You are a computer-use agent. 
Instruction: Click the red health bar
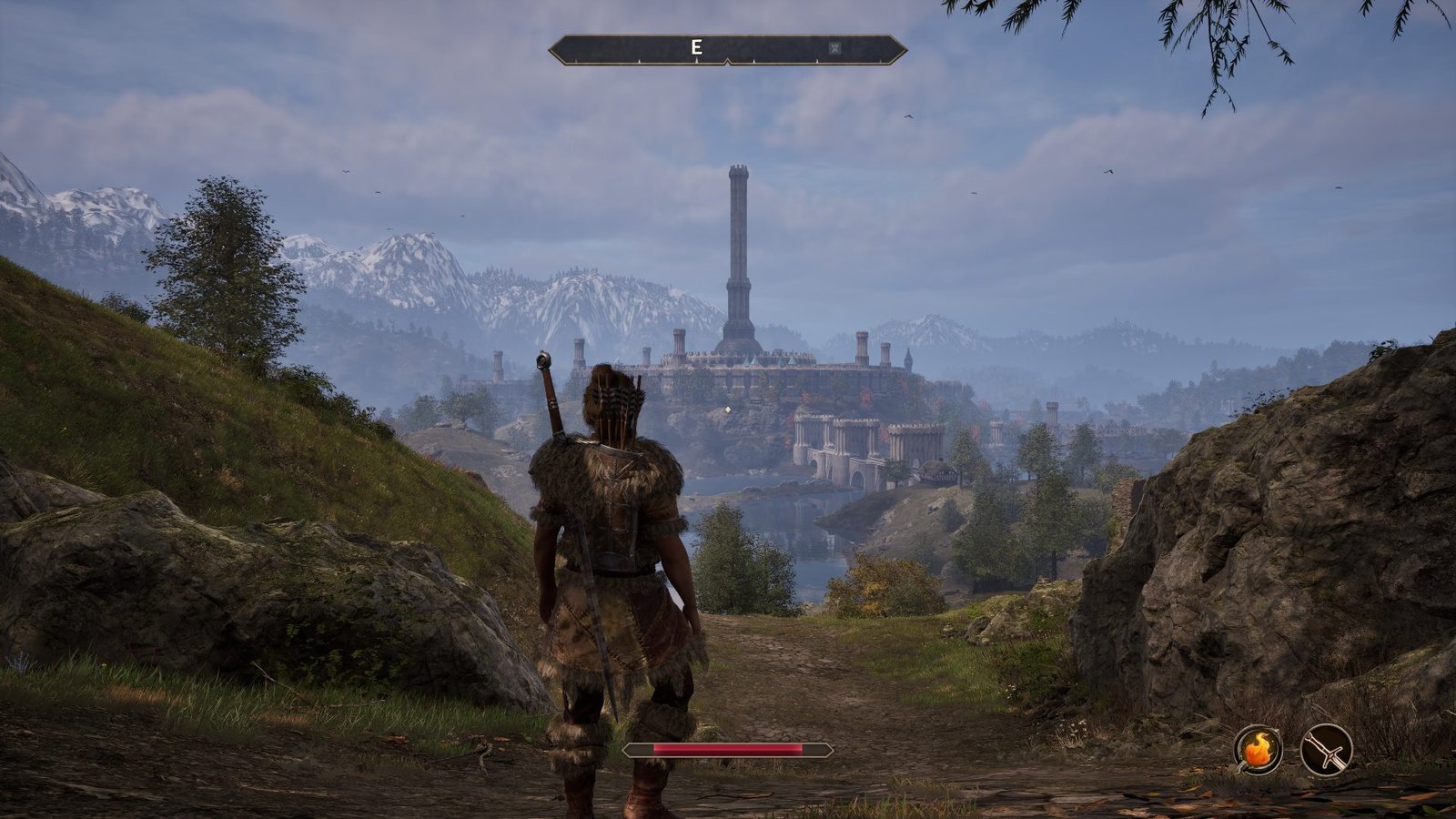pyautogui.click(x=728, y=749)
